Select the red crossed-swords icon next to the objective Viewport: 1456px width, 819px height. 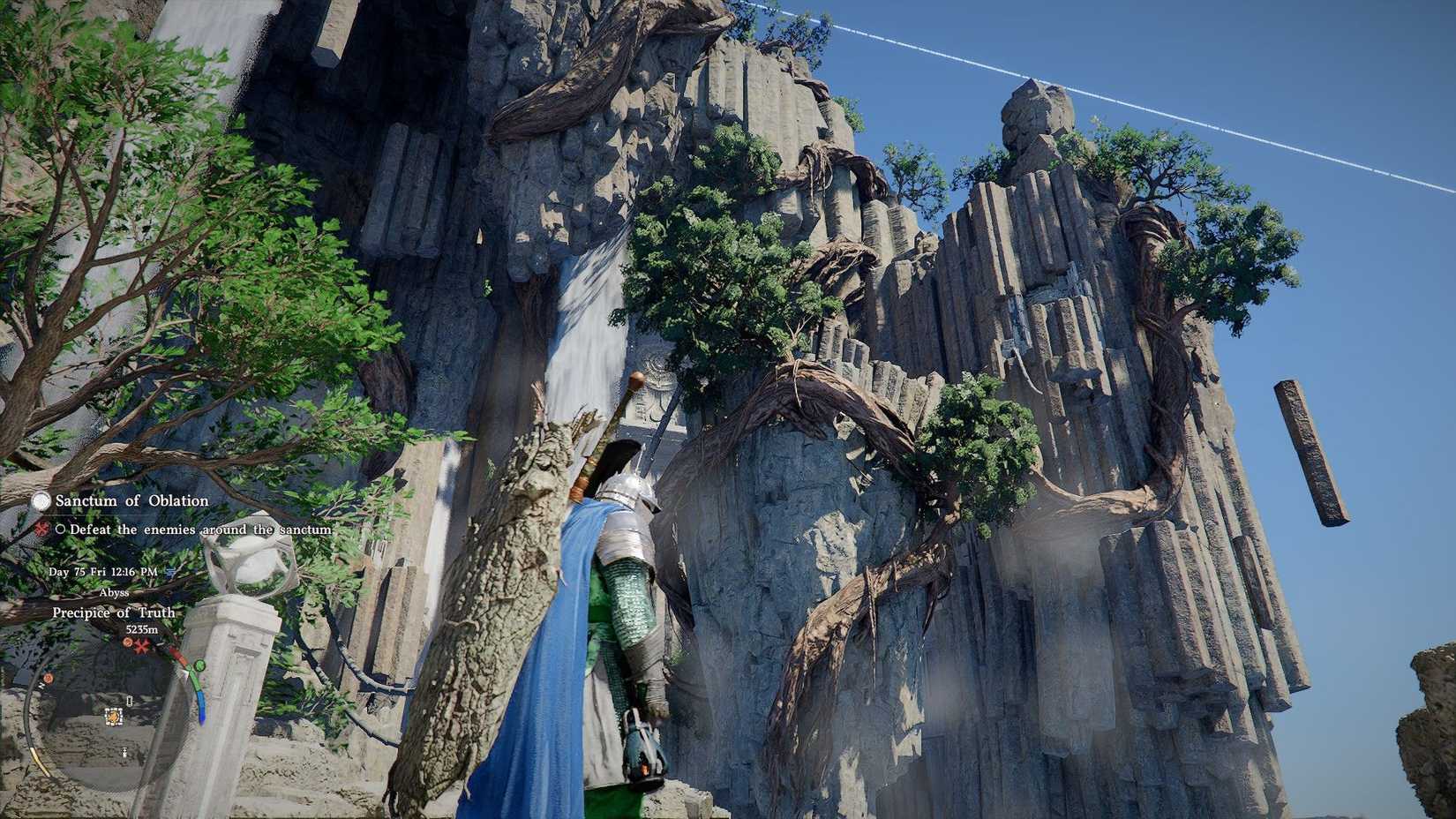[x=42, y=530]
